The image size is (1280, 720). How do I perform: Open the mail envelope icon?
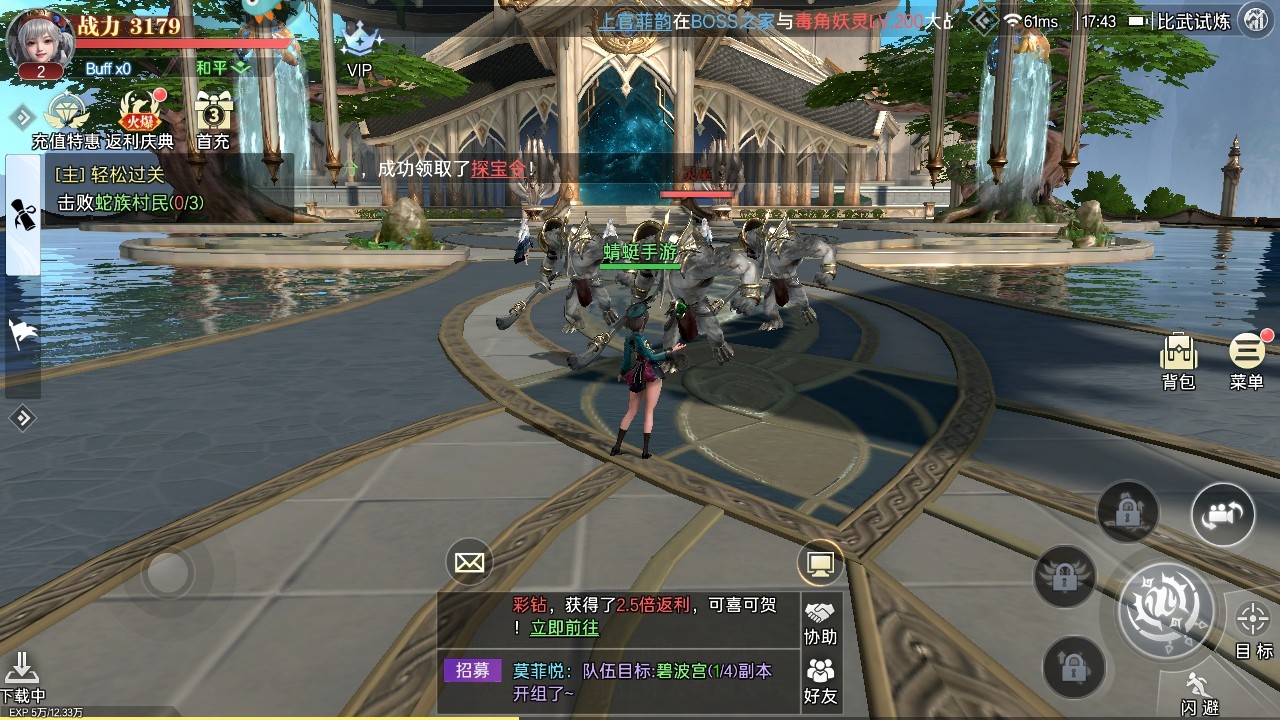pyautogui.click(x=468, y=562)
